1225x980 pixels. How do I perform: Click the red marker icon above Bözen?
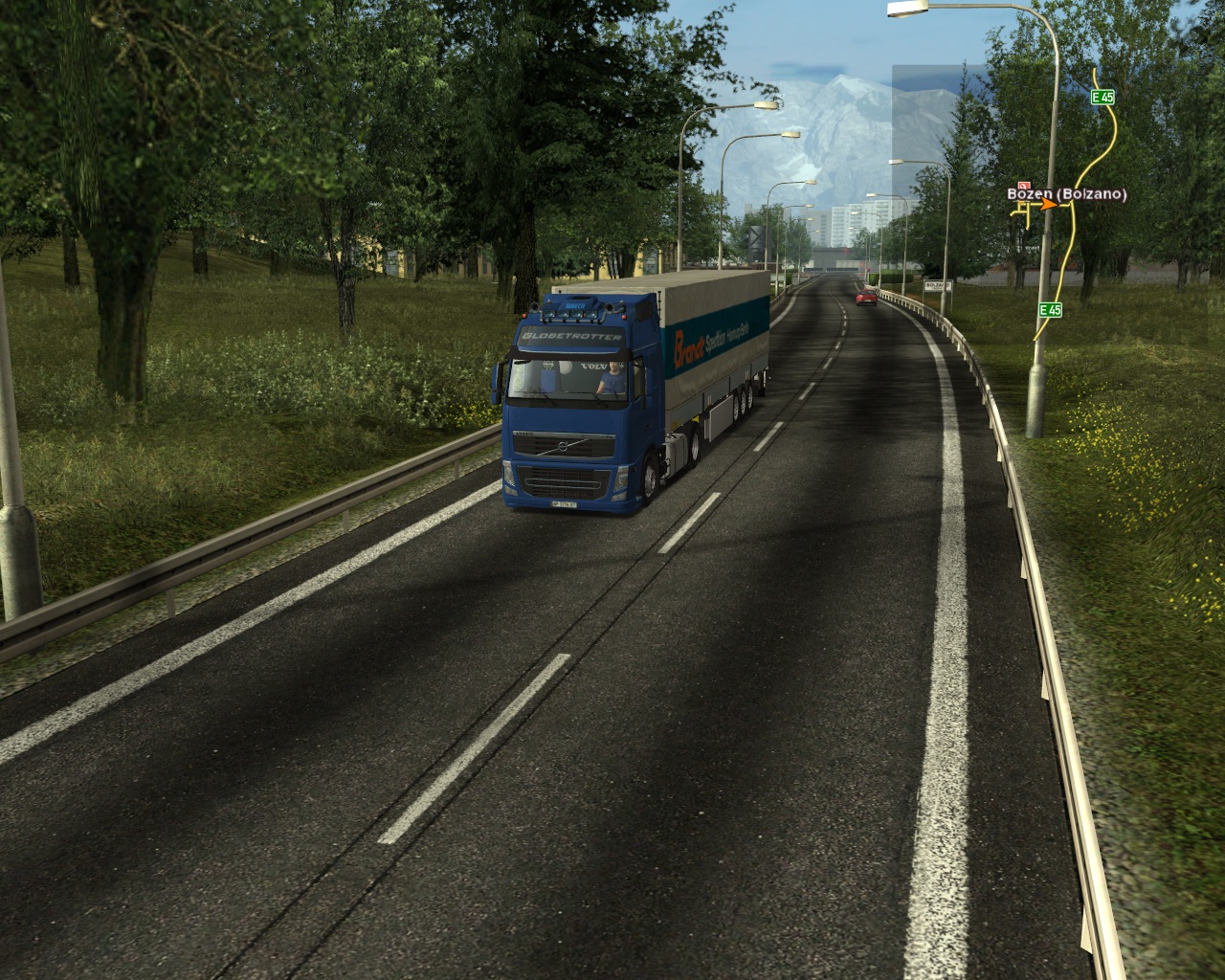pyautogui.click(x=1024, y=185)
